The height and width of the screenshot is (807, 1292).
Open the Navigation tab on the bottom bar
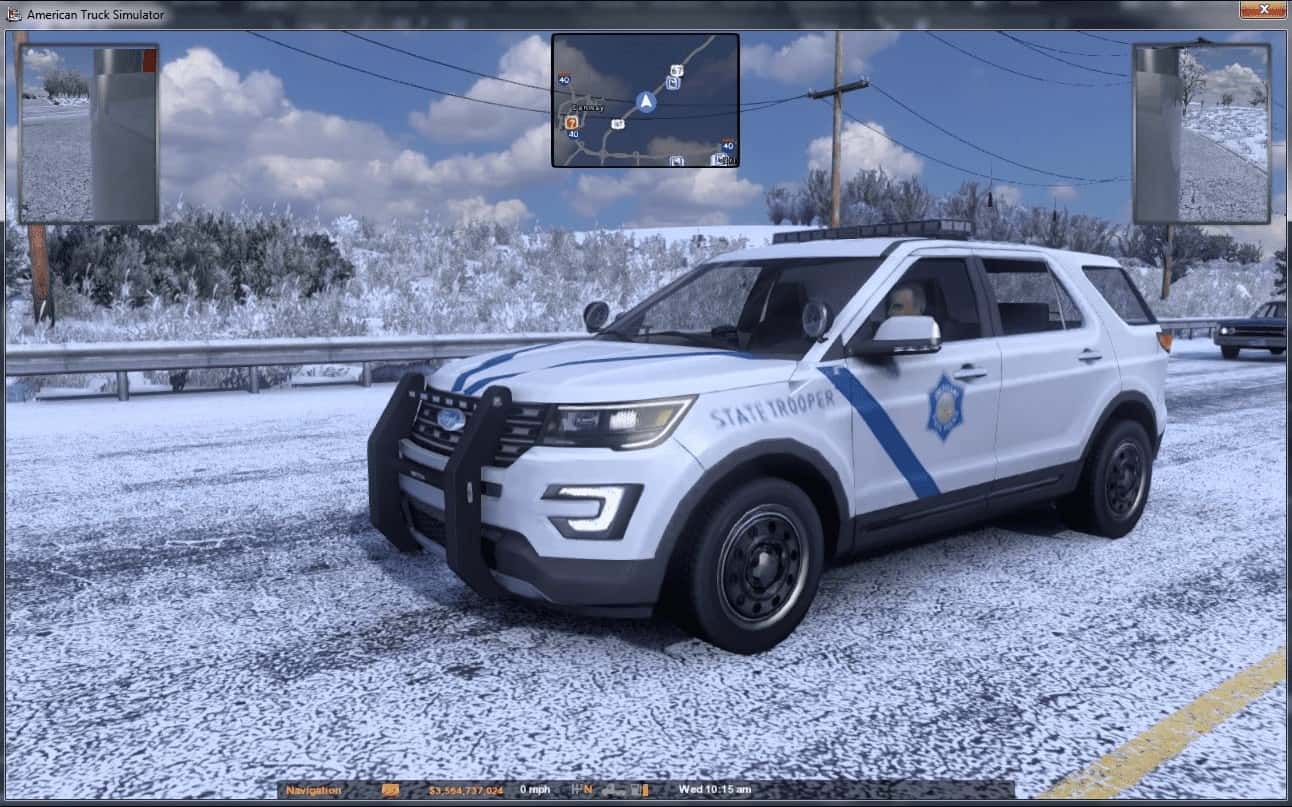(x=313, y=790)
